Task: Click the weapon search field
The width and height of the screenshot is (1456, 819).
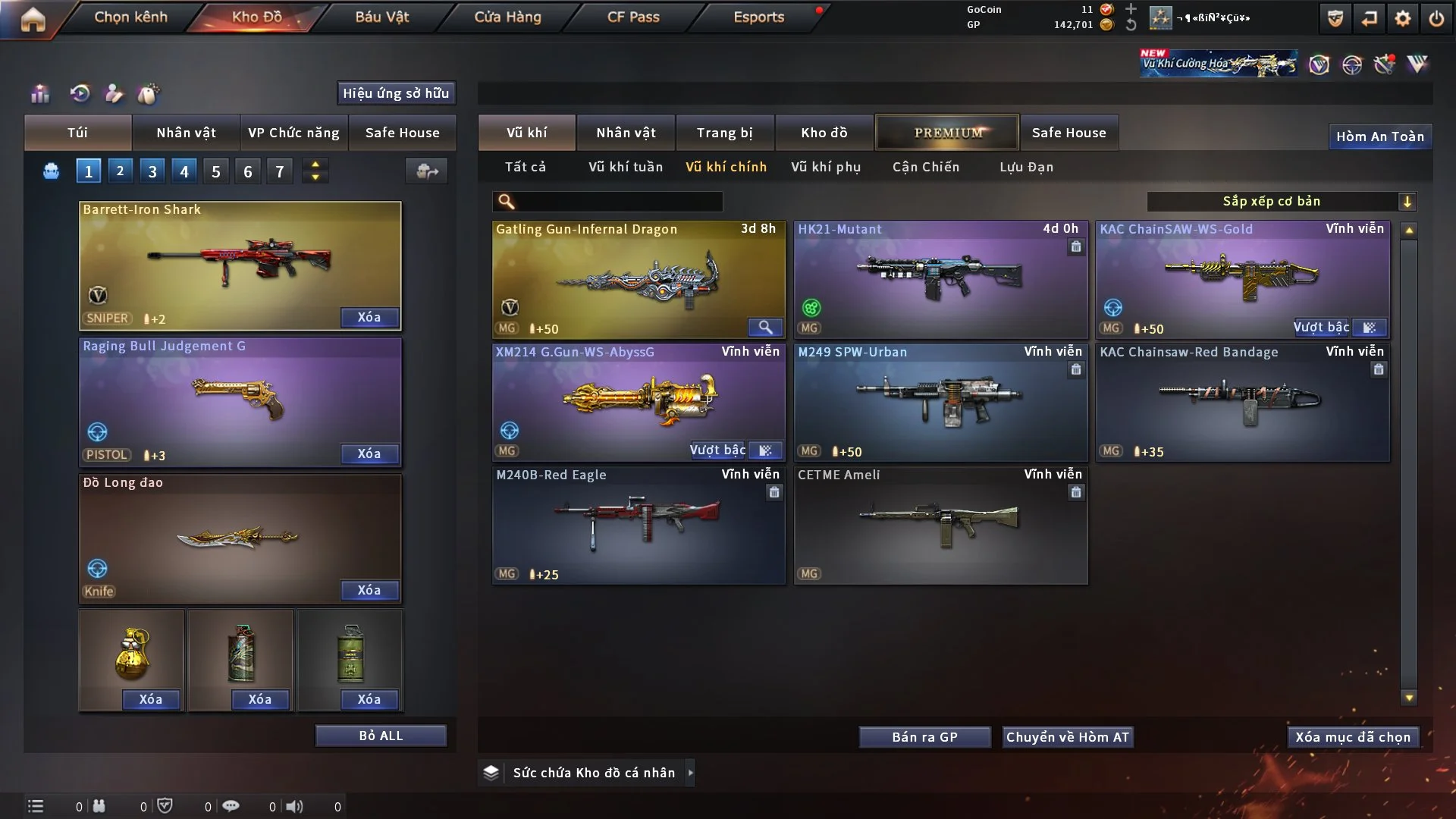Action: (x=618, y=201)
